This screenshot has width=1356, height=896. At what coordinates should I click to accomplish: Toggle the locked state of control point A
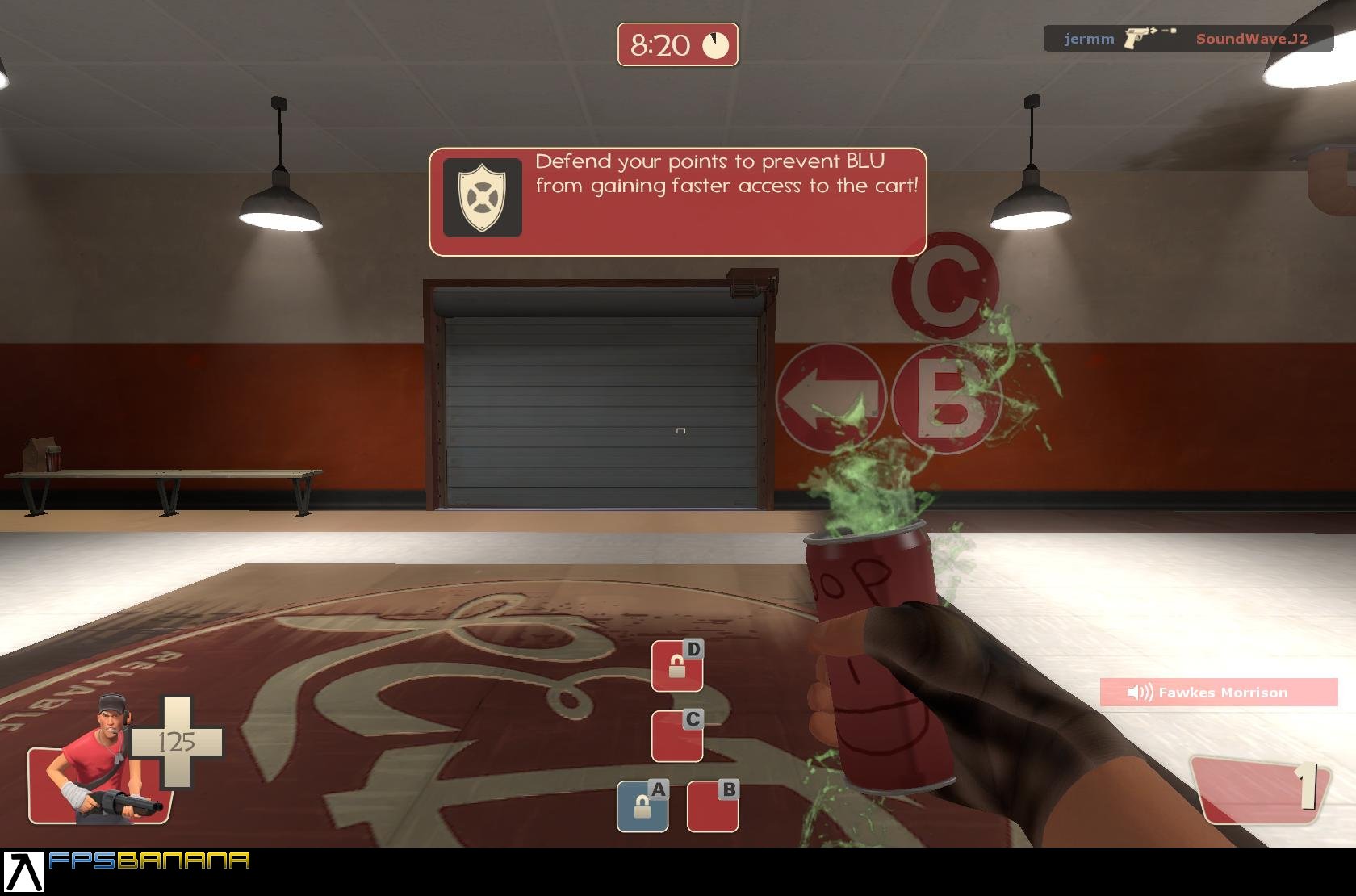click(x=642, y=806)
